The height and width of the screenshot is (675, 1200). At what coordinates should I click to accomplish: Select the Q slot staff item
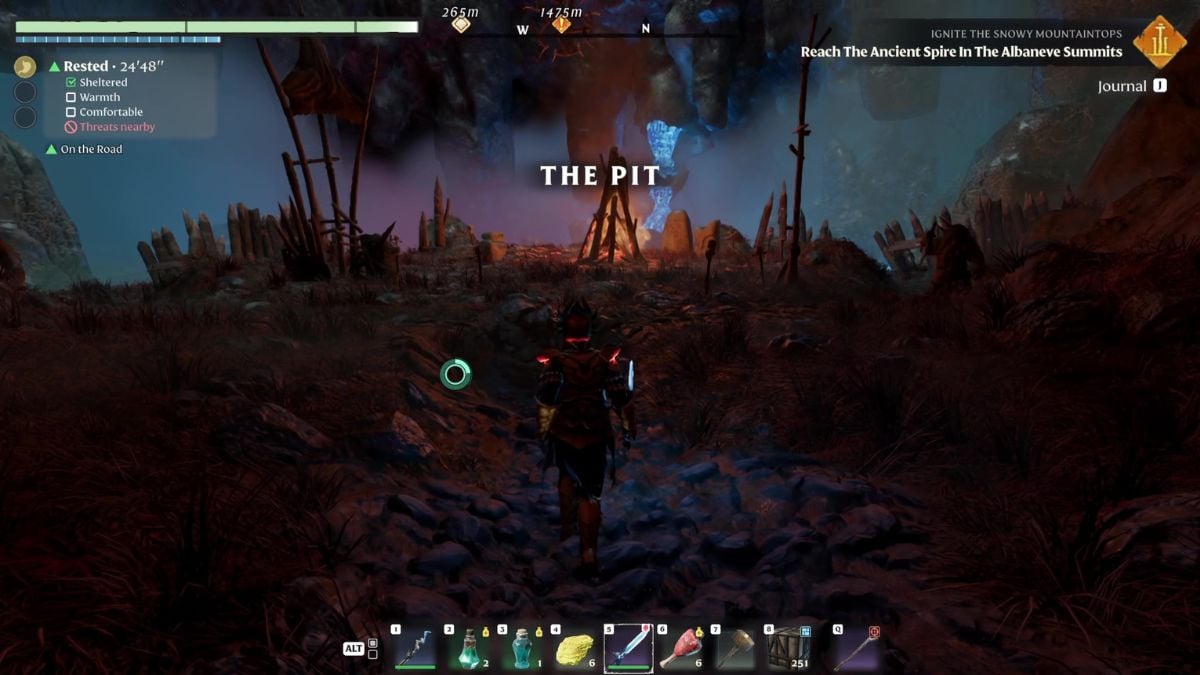coord(856,648)
